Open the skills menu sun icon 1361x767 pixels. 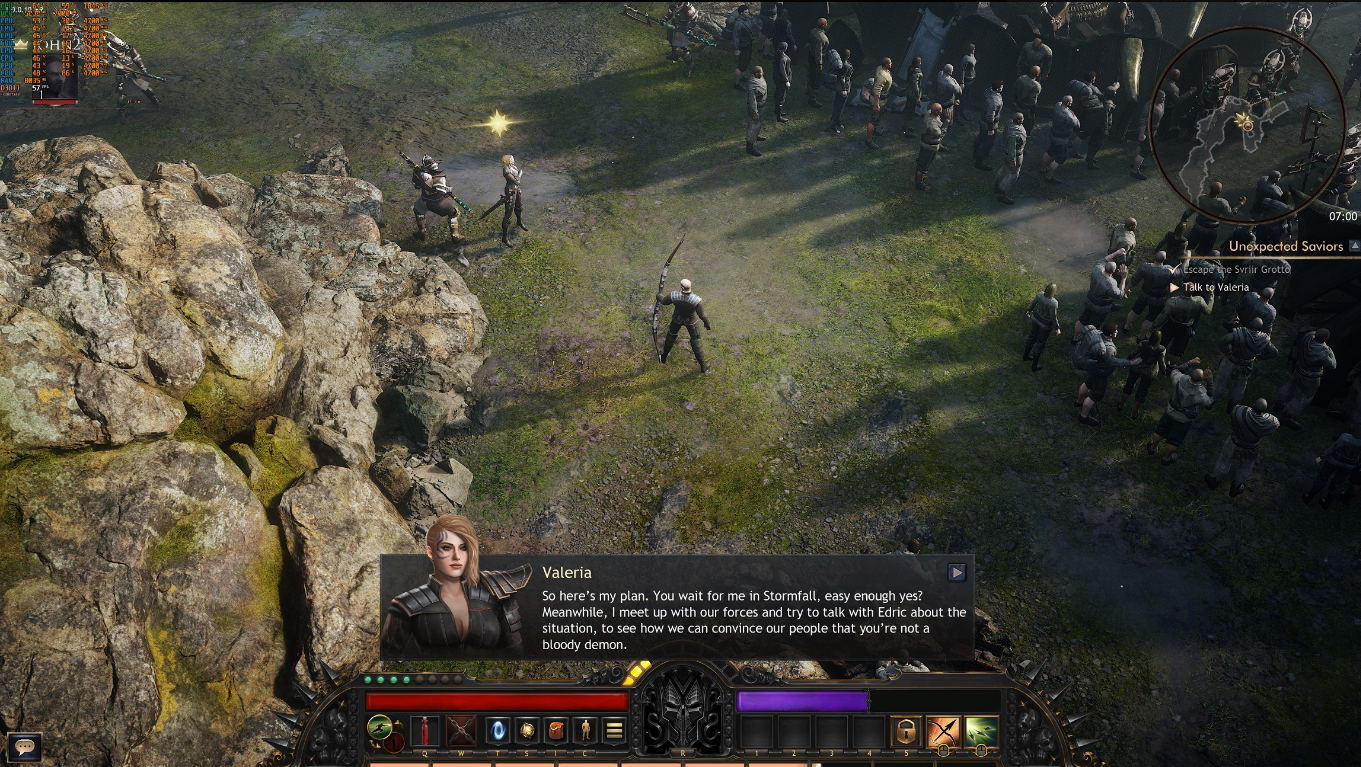[x=527, y=730]
